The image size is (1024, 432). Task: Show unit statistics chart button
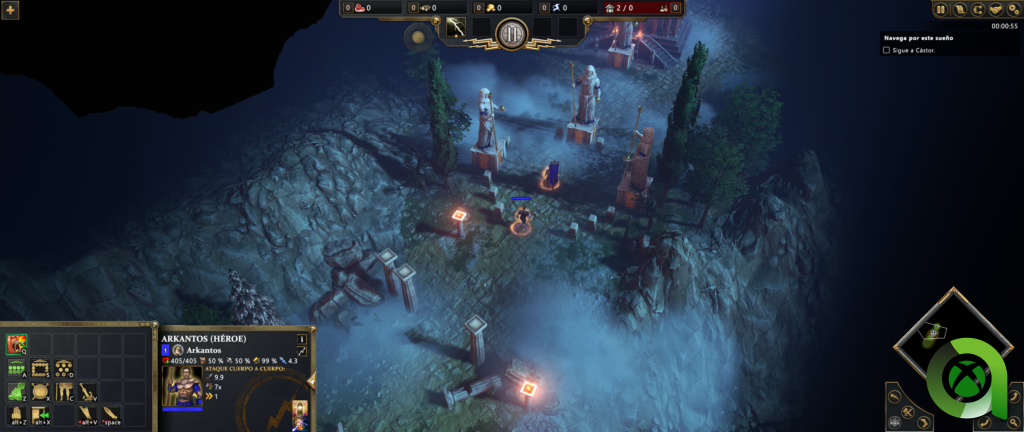(x=301, y=352)
